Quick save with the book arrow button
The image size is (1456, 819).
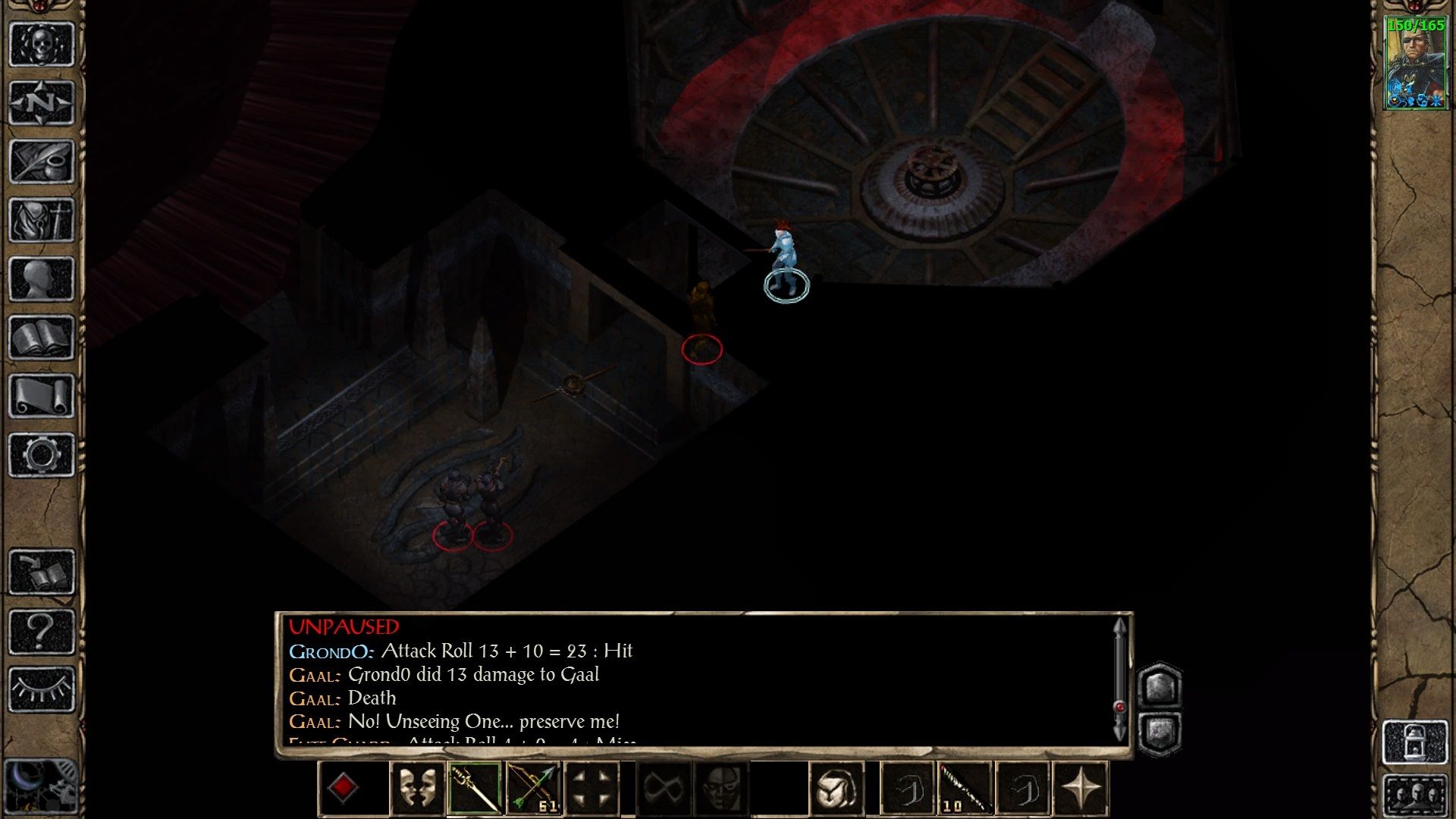(x=42, y=572)
